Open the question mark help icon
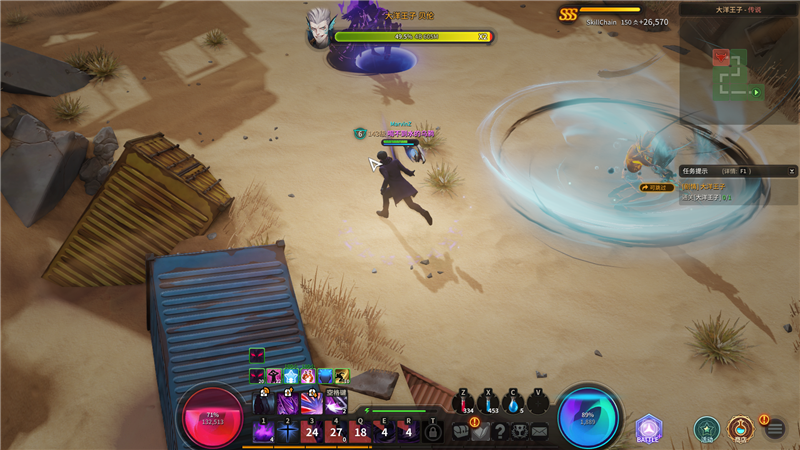The width and height of the screenshot is (800, 450). coord(500,432)
